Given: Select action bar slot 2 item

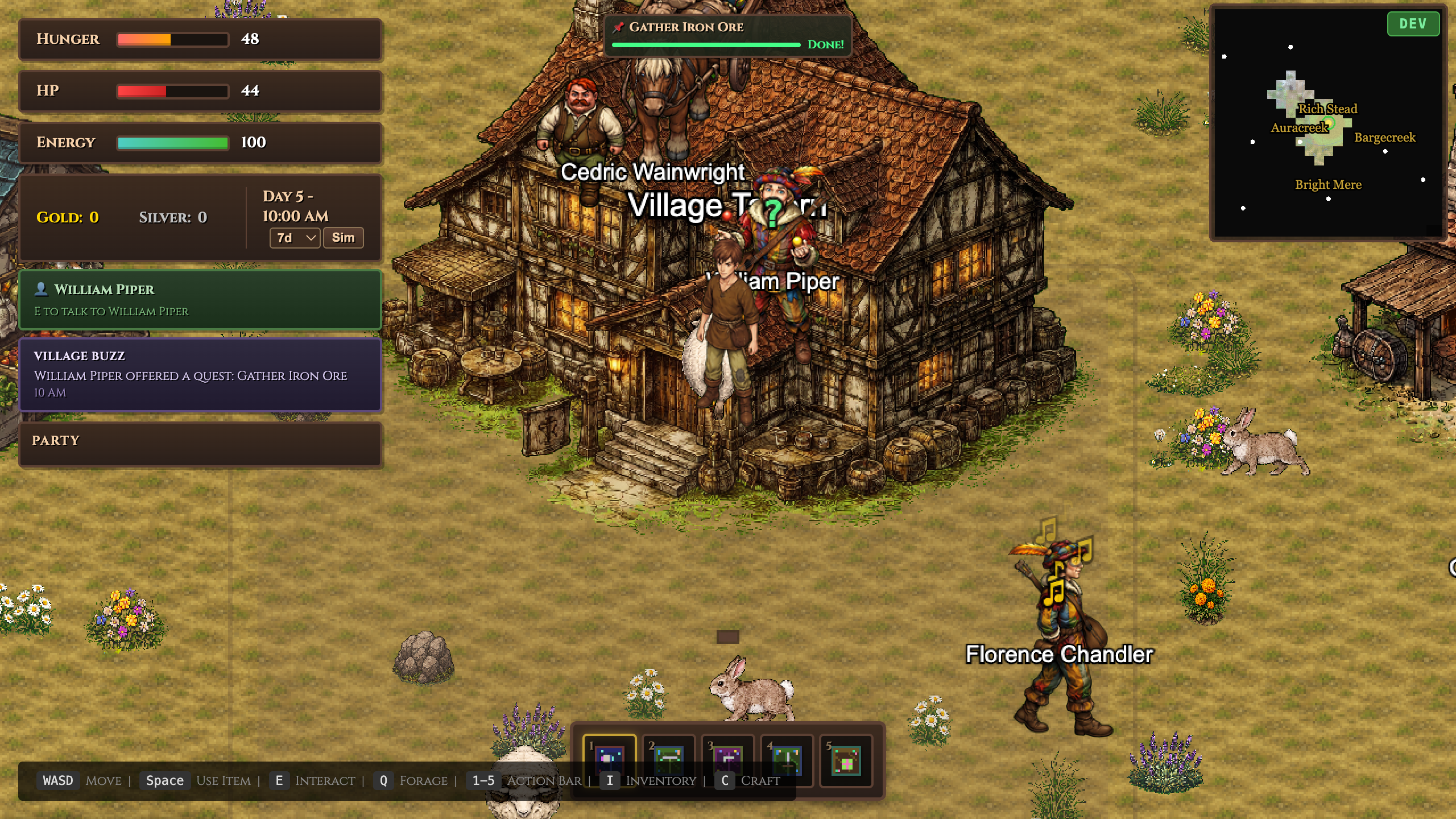Looking at the screenshot, I should [x=668, y=760].
